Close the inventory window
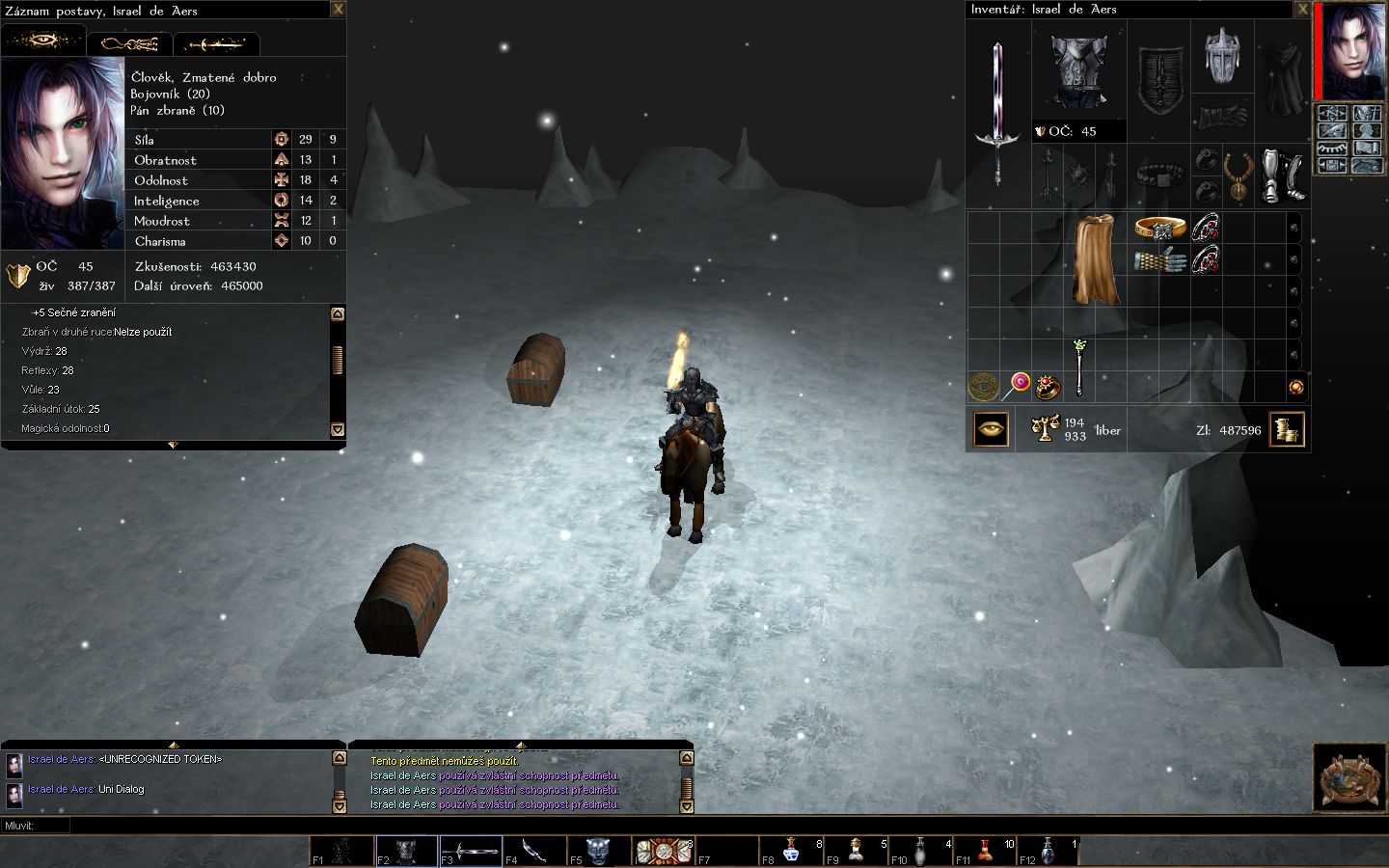 click(1302, 10)
